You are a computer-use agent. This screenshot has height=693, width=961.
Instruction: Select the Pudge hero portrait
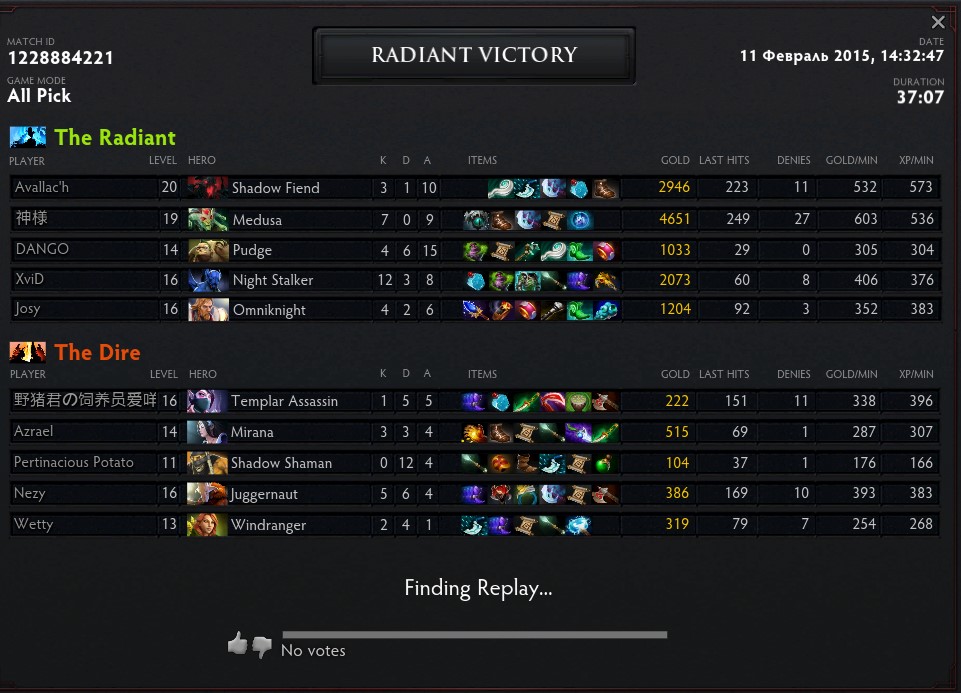coord(207,250)
